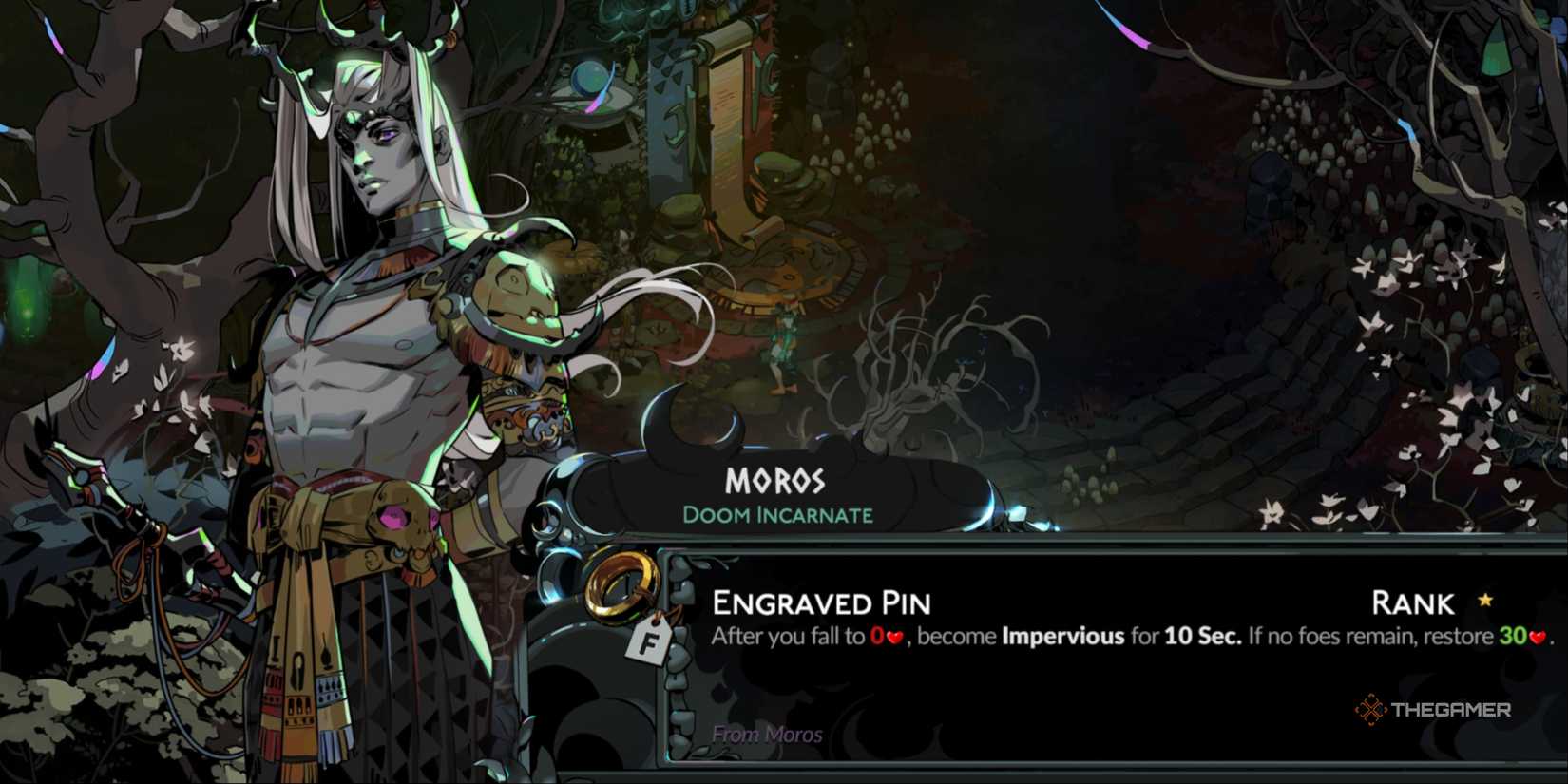The width and height of the screenshot is (1568, 784).
Task: Click the From Moros attribution link
Action: point(766,735)
